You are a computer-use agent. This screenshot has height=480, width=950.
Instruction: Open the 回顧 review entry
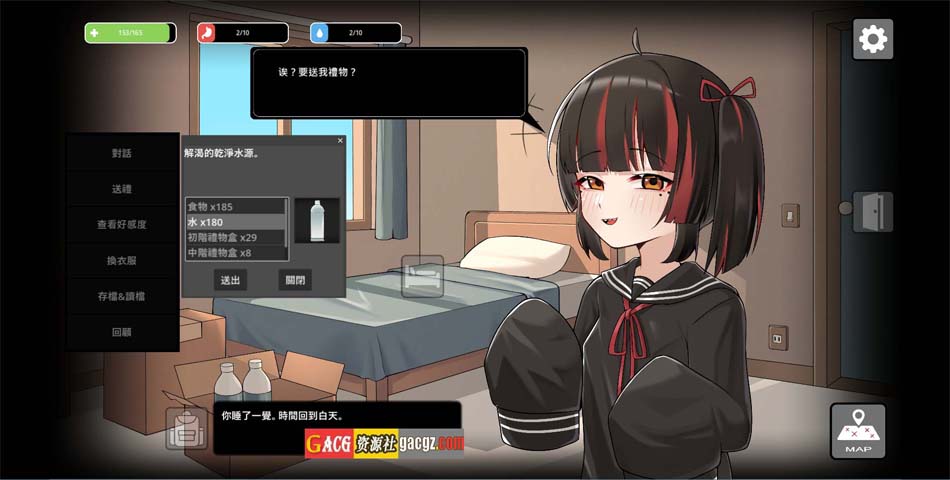tap(122, 331)
